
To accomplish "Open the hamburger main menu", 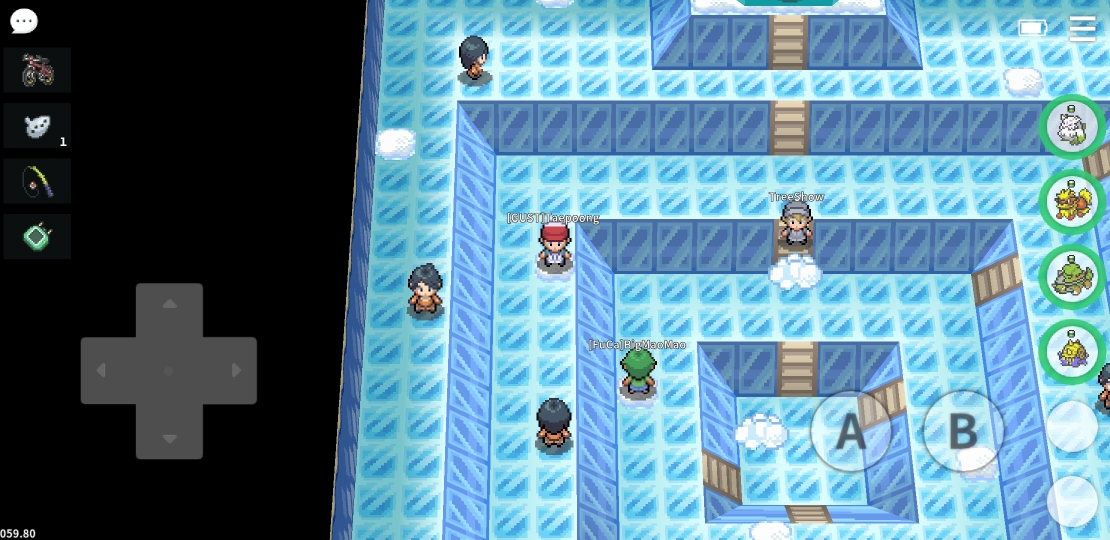I will click(x=1082, y=28).
